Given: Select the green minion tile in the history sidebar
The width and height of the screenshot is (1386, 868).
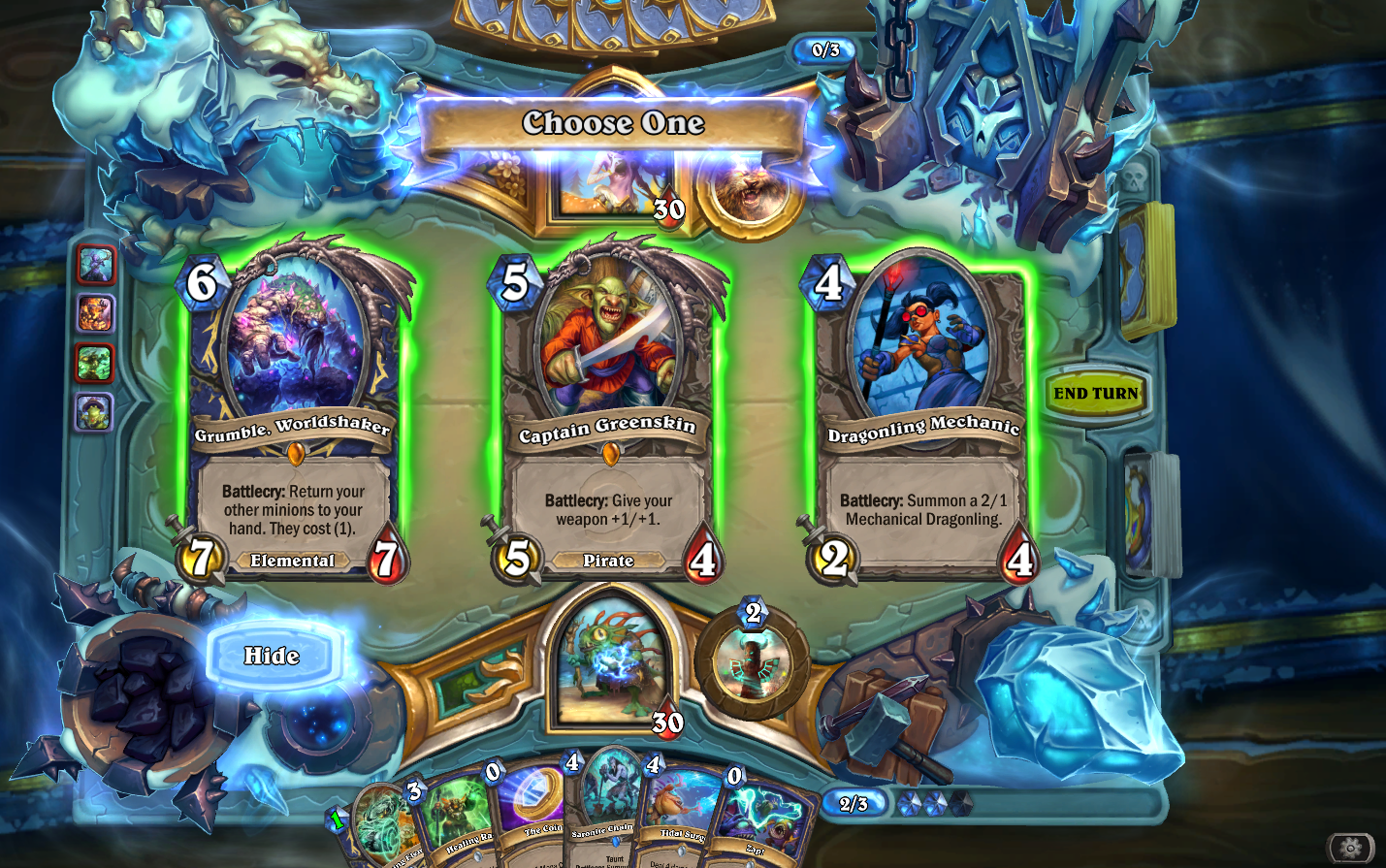Looking at the screenshot, I should 95,360.
